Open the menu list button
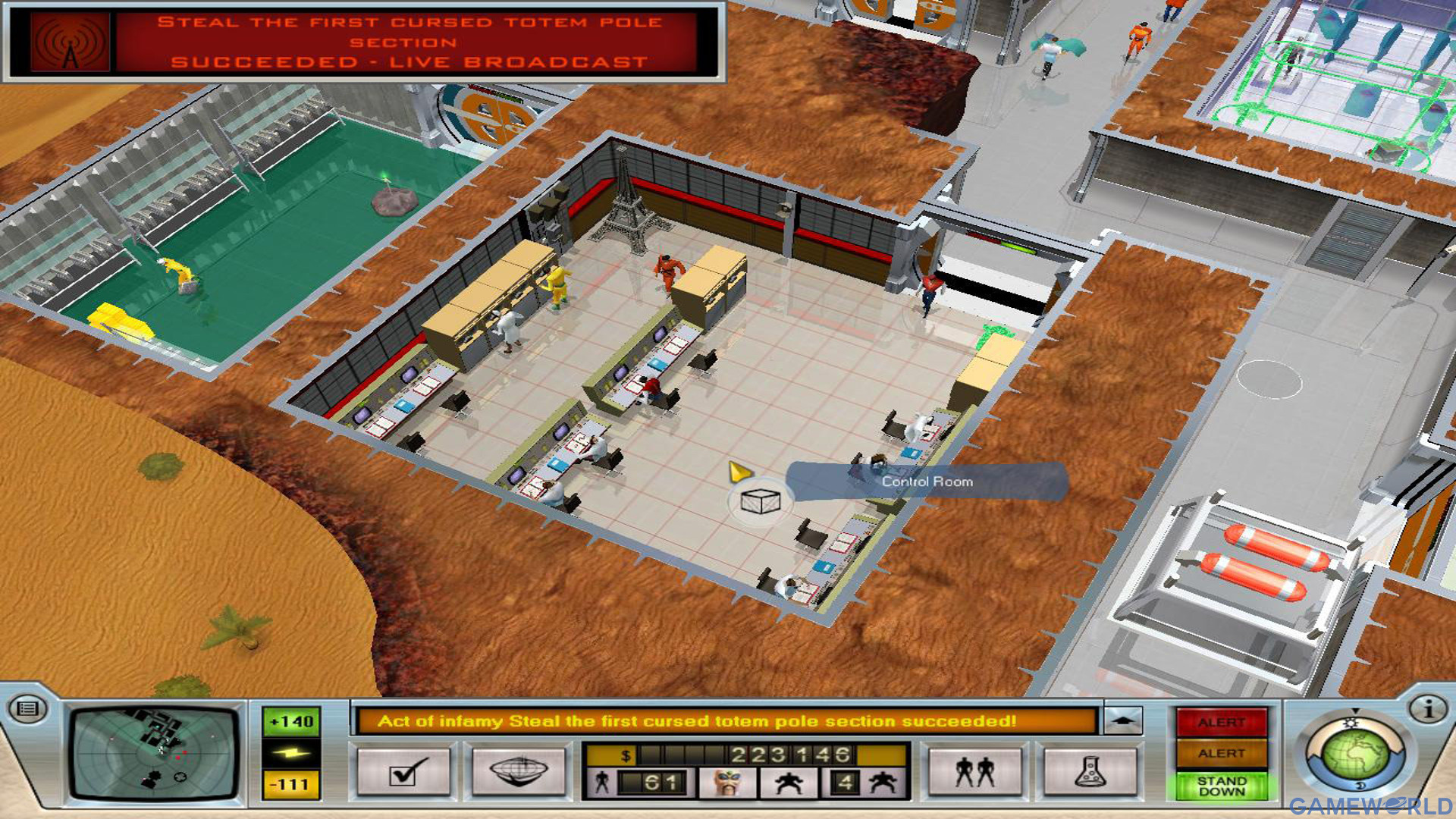1456x819 pixels. [x=27, y=709]
